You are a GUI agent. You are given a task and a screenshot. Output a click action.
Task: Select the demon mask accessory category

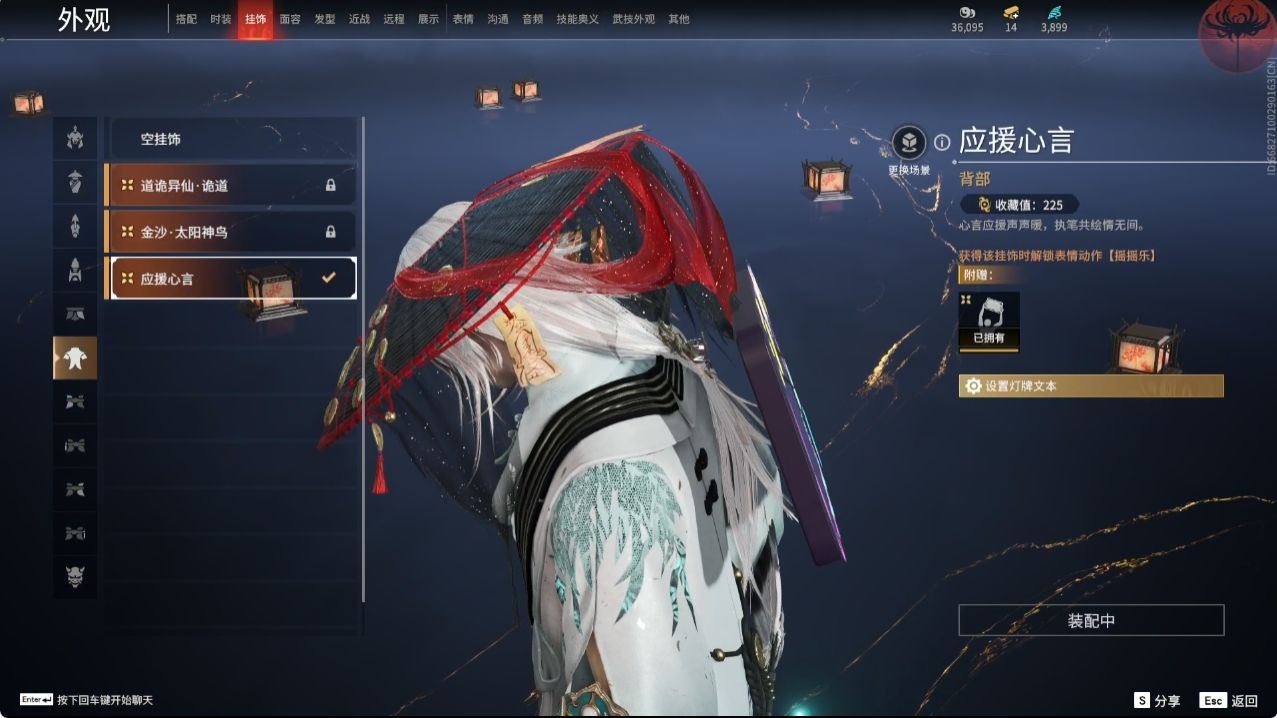[75, 576]
